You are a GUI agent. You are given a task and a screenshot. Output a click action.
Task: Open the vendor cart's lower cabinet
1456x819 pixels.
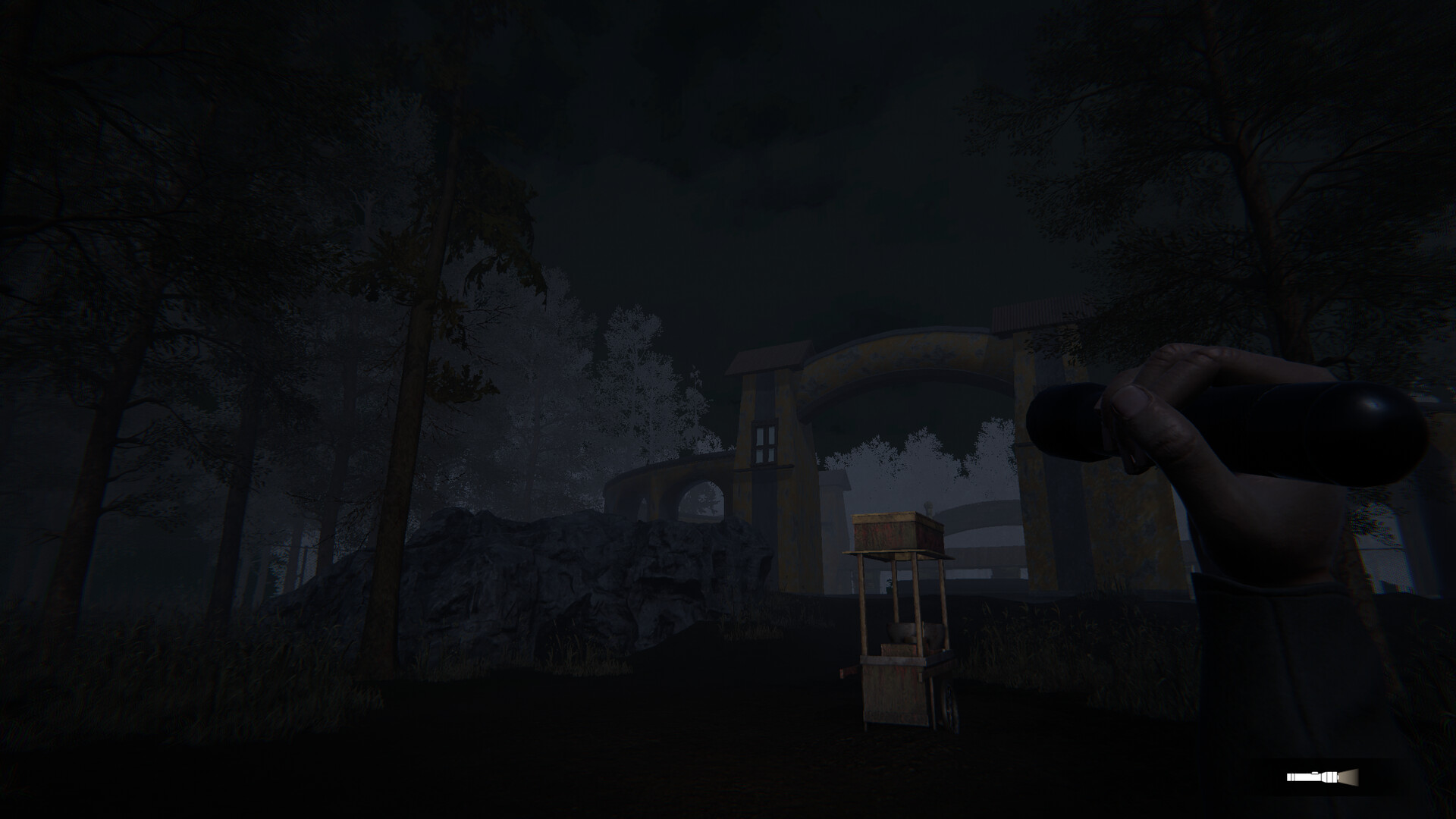point(895,695)
